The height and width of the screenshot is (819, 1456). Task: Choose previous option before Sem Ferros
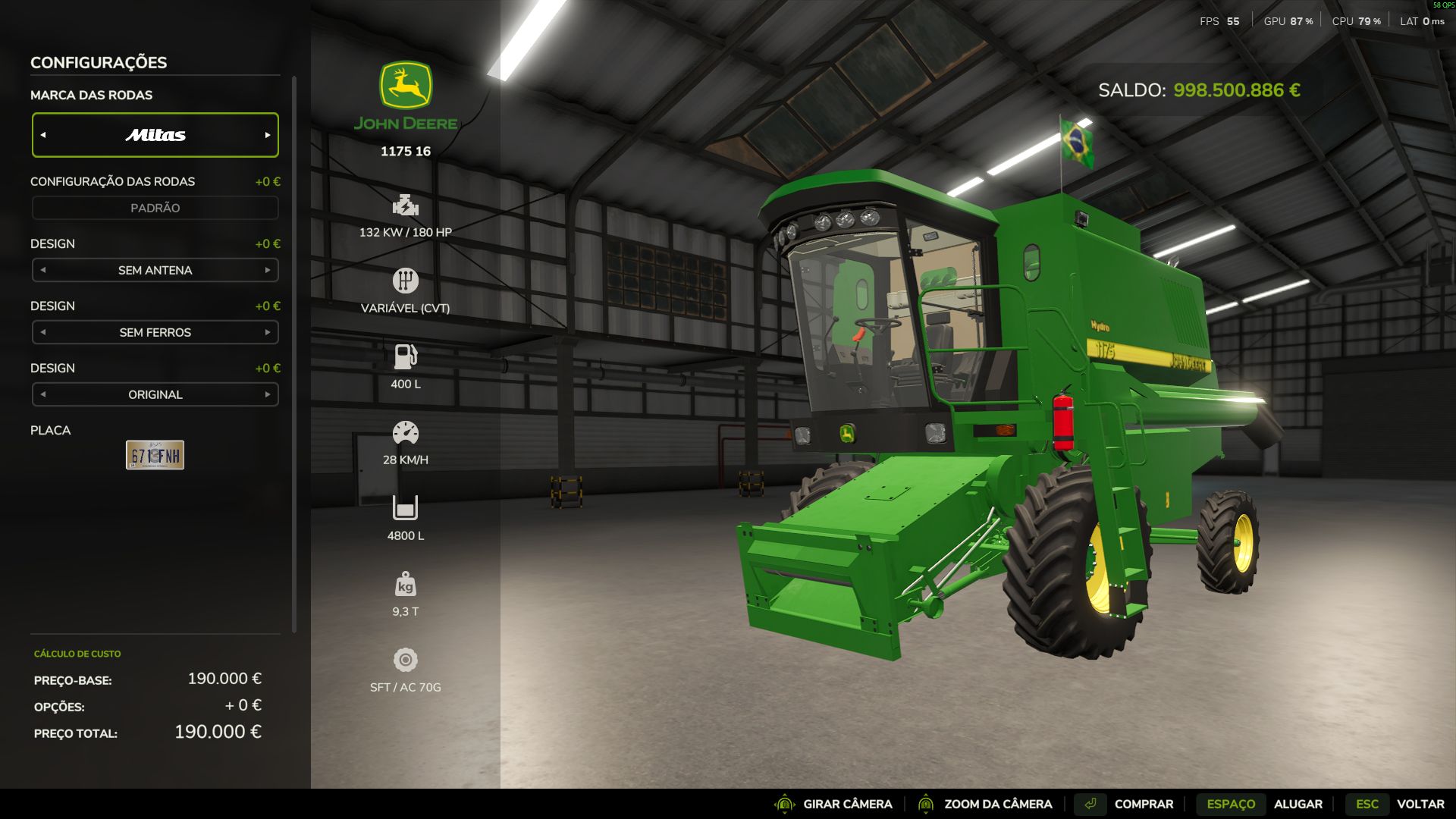coord(43,332)
